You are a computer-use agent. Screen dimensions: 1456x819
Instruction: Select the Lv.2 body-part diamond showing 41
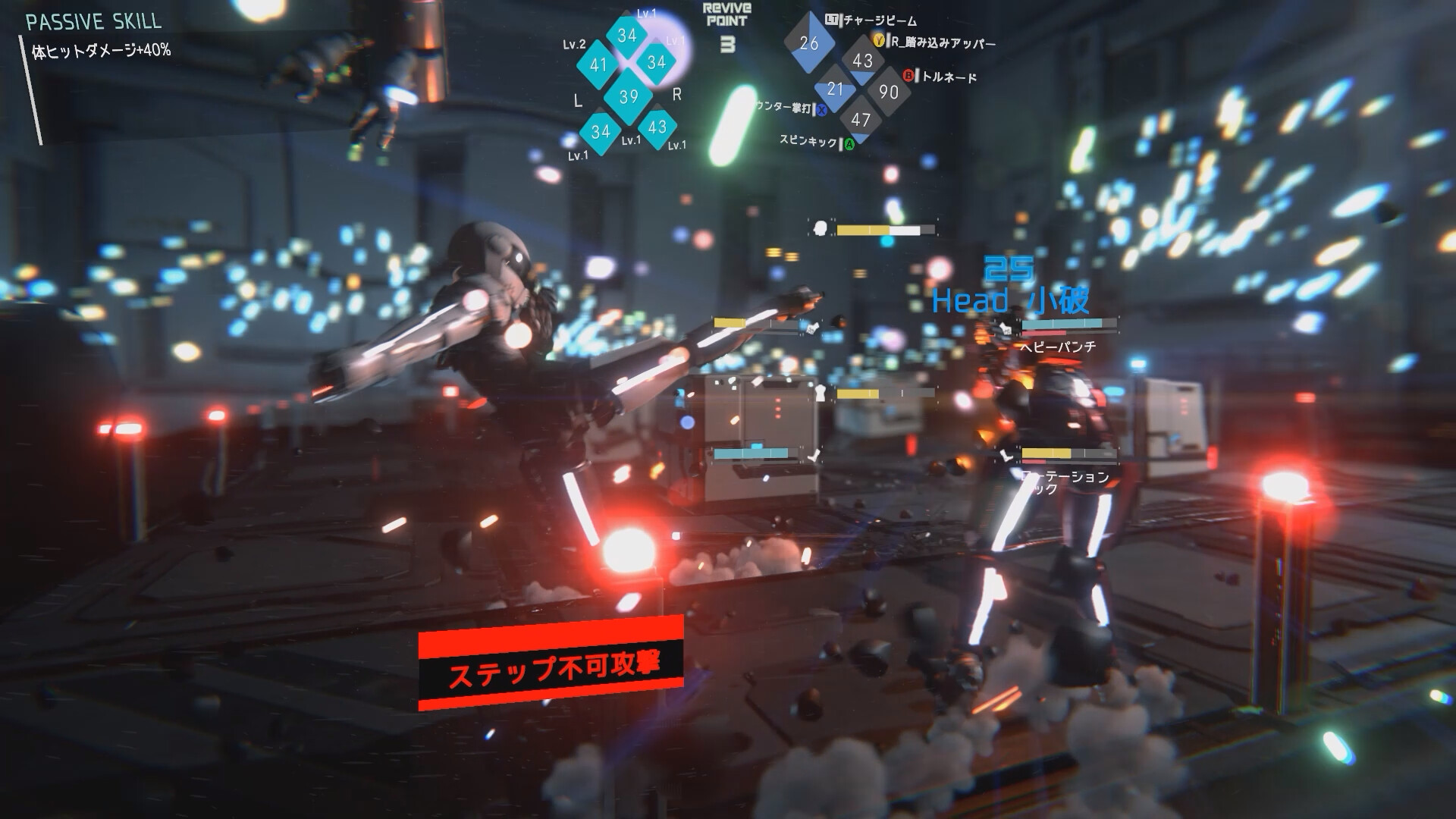599,65
